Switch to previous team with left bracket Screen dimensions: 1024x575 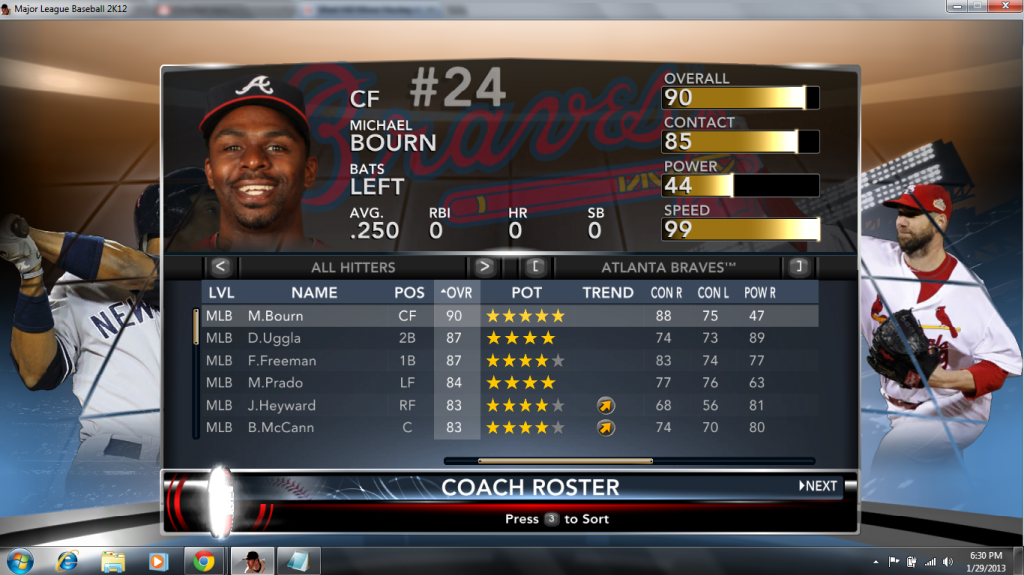coord(536,267)
